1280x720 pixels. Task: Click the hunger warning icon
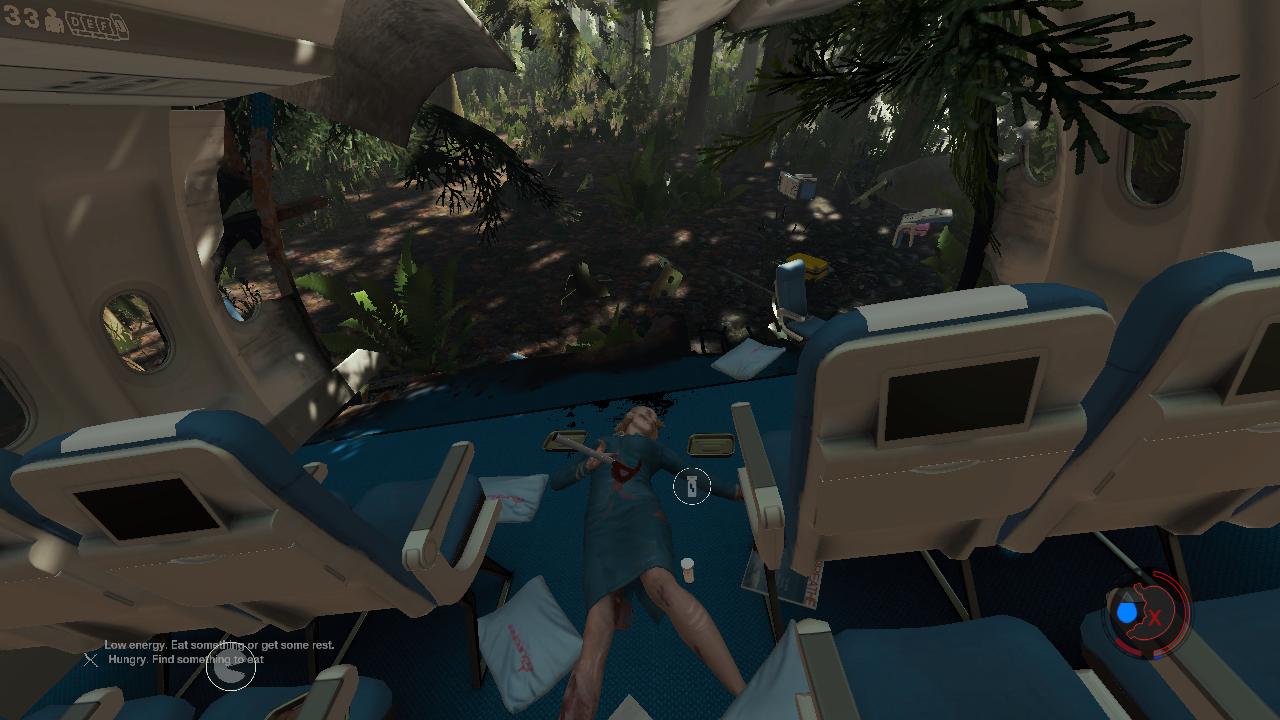pos(231,666)
